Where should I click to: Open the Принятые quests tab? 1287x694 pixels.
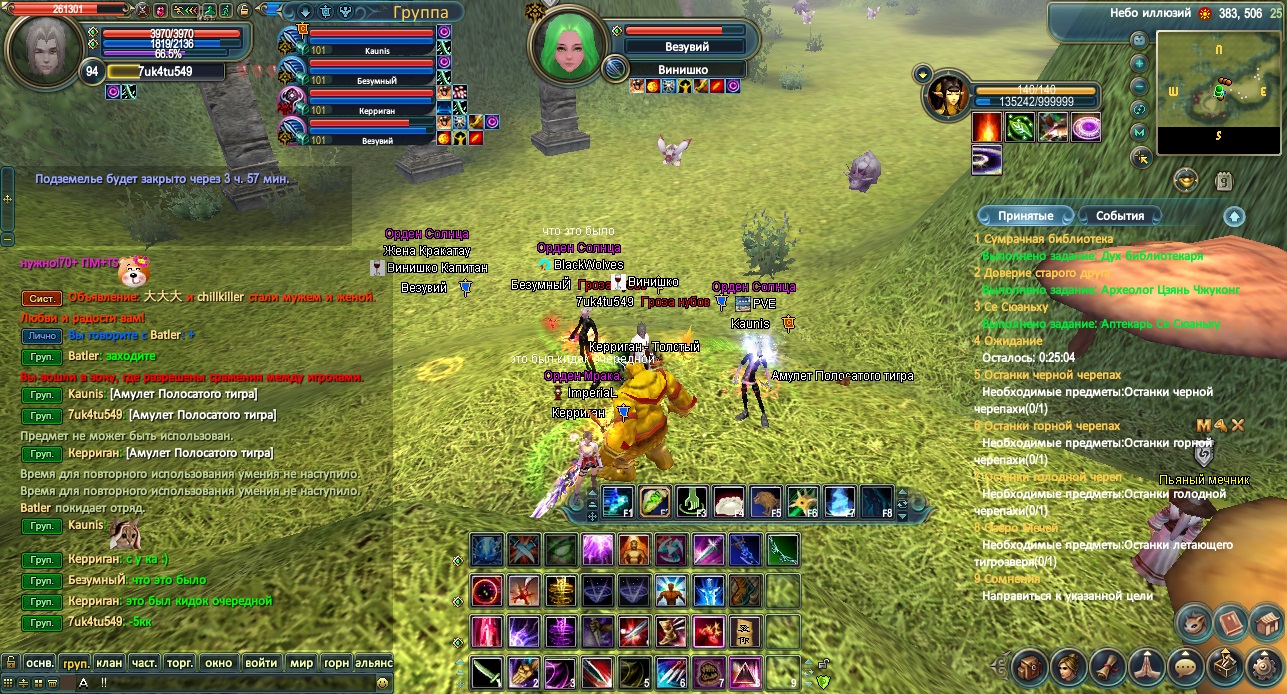[1024, 215]
